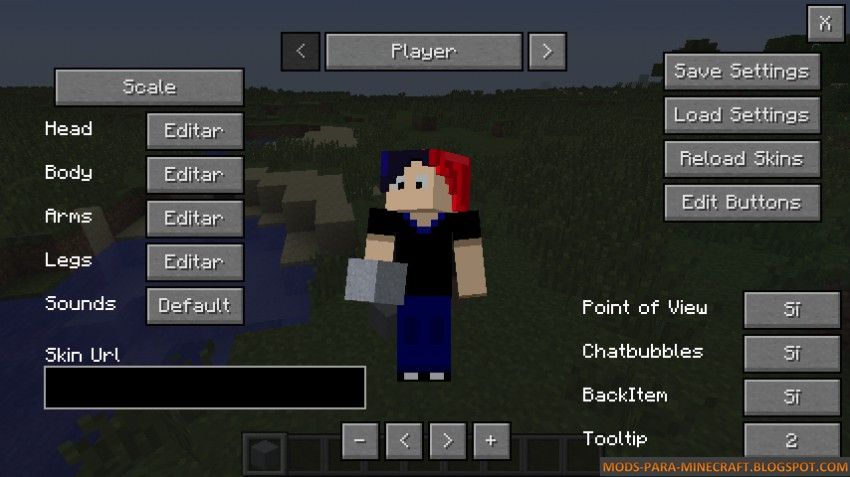Open the Edit Buttons option

741,202
